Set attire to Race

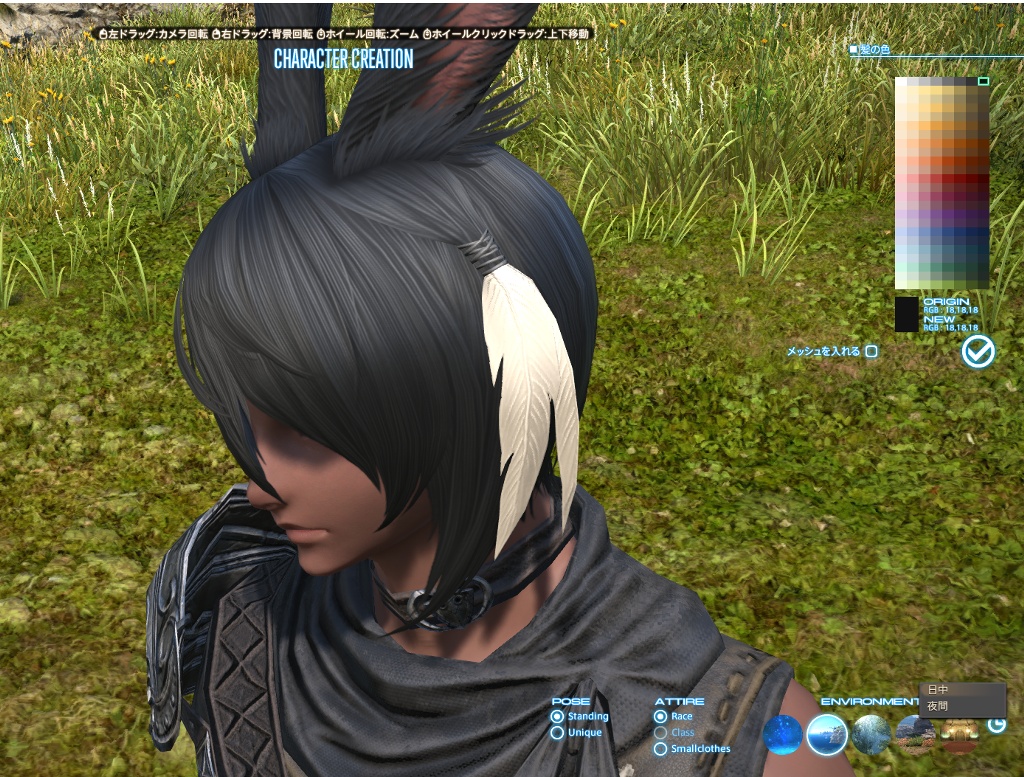(660, 716)
